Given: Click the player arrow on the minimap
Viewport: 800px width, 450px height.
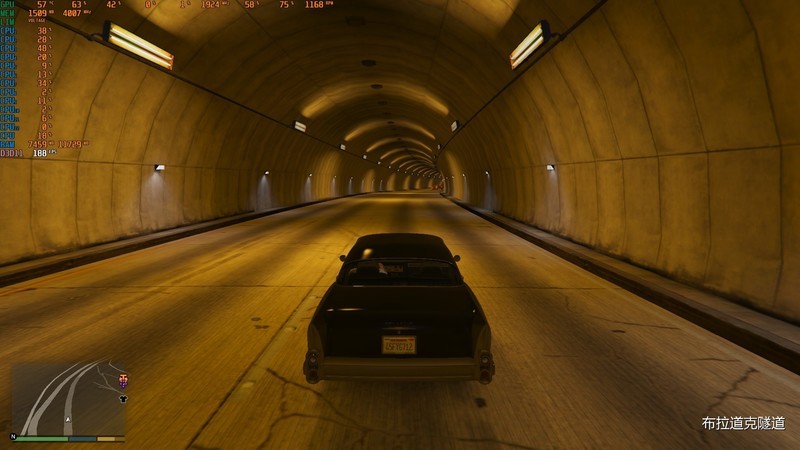Looking at the screenshot, I should pyautogui.click(x=68, y=420).
